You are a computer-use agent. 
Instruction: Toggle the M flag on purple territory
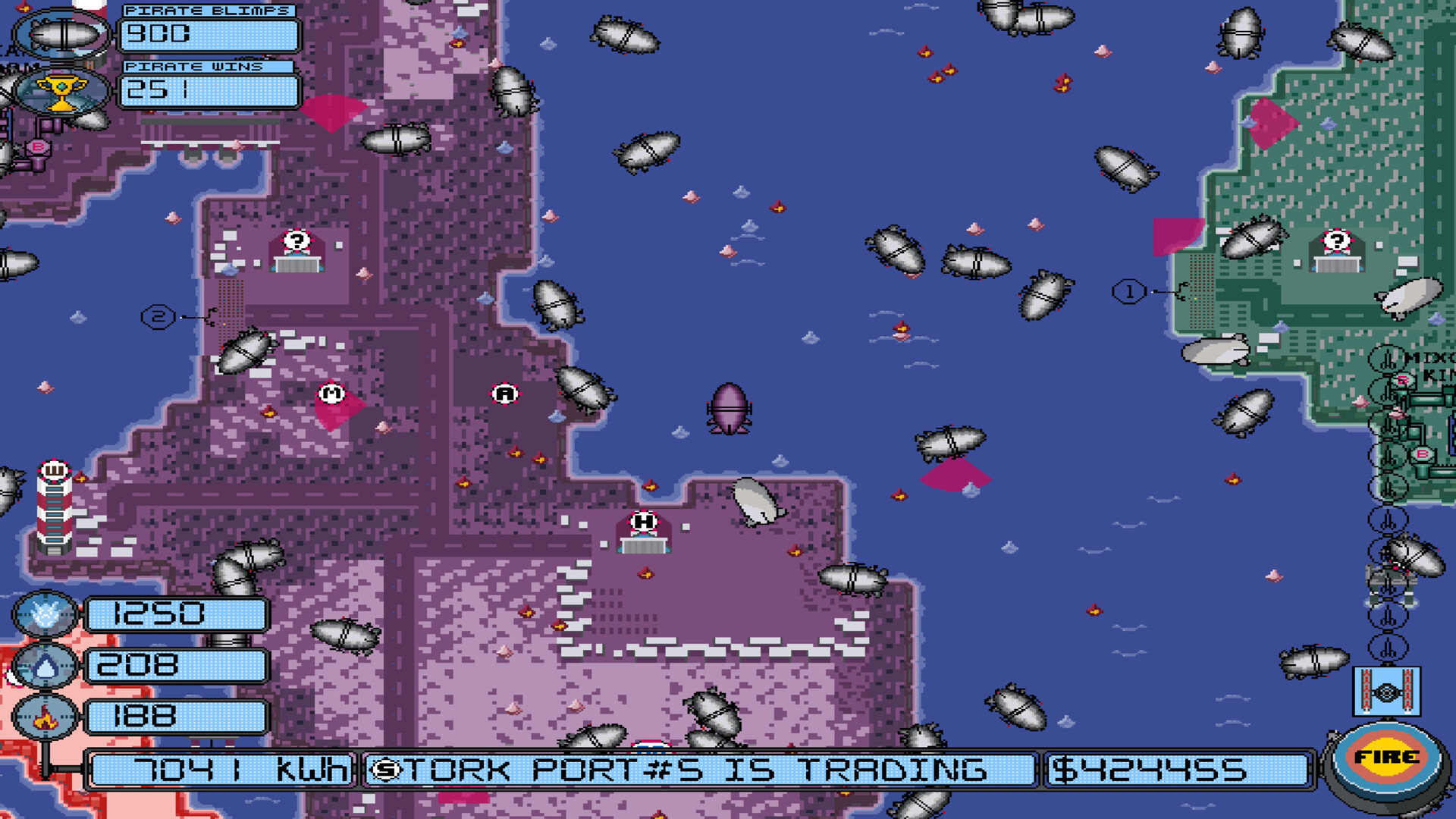[331, 394]
